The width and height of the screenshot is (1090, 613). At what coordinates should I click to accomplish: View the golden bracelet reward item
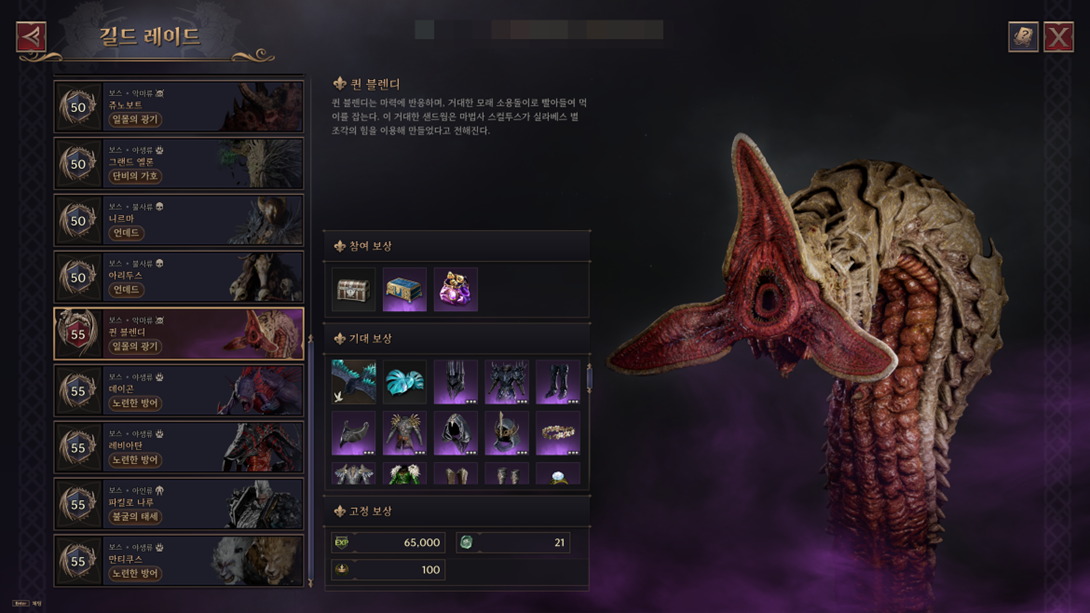click(557, 434)
